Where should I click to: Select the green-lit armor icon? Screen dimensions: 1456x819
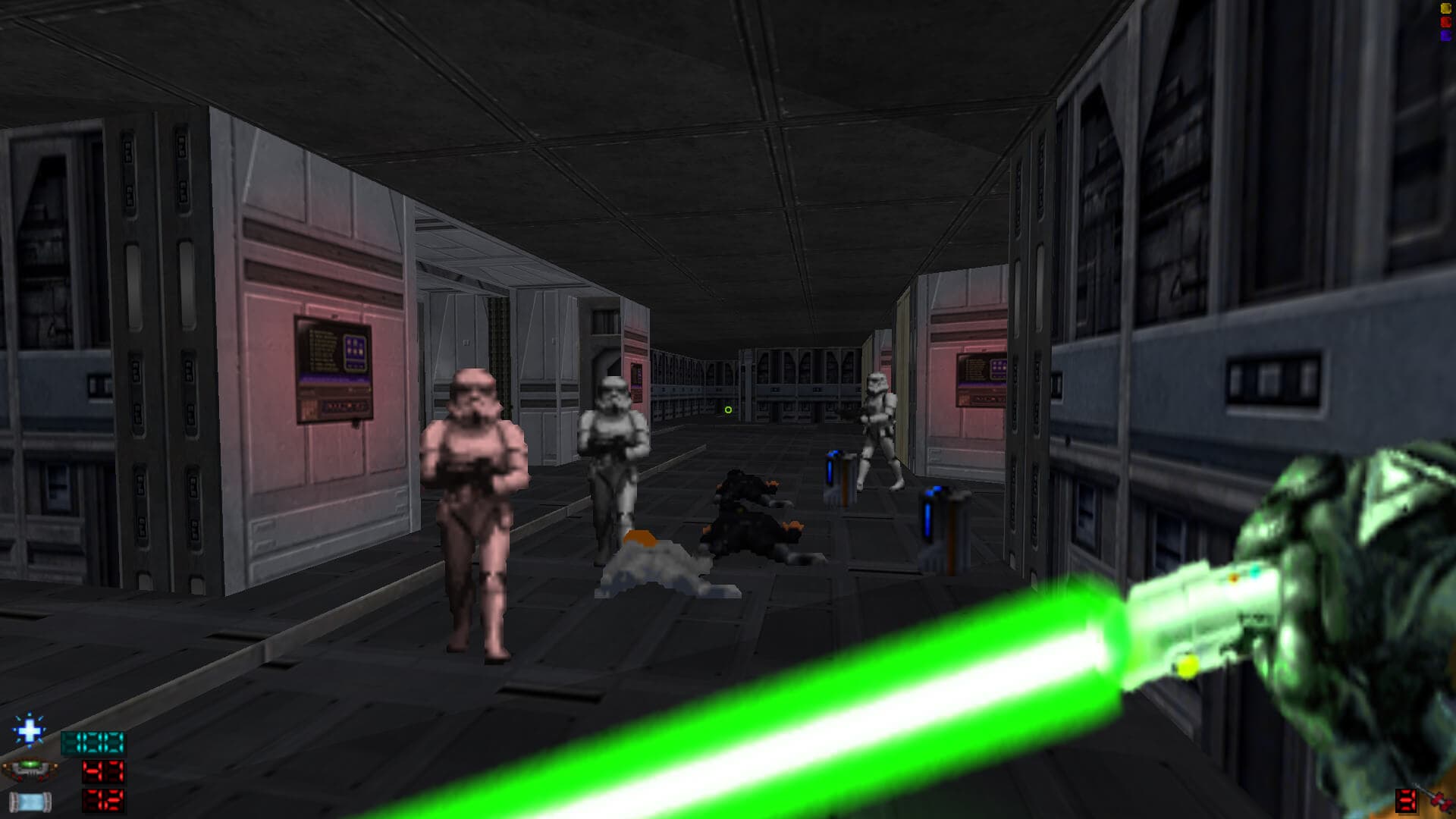pyautogui.click(x=29, y=770)
